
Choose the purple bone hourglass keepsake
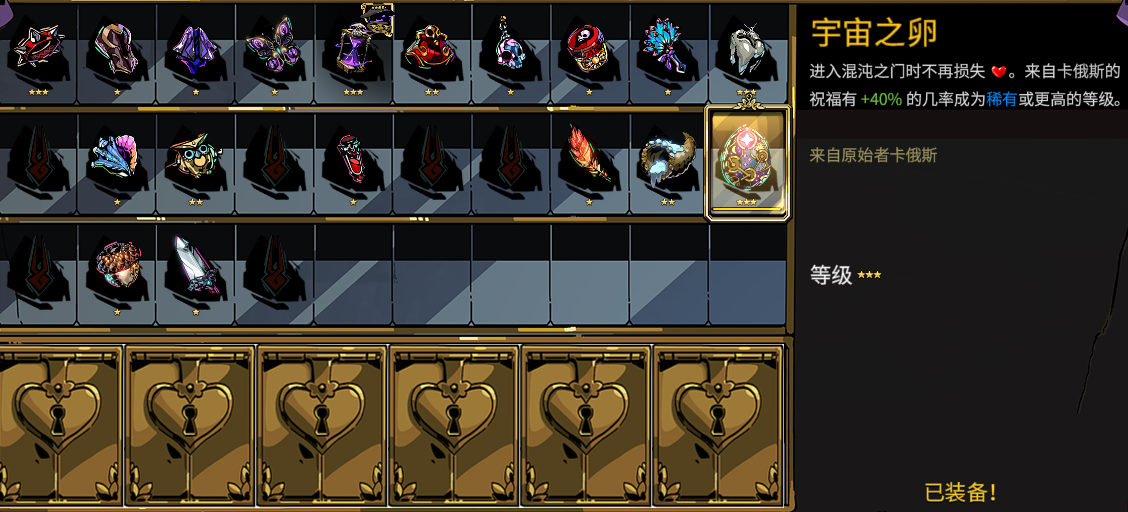point(353,48)
